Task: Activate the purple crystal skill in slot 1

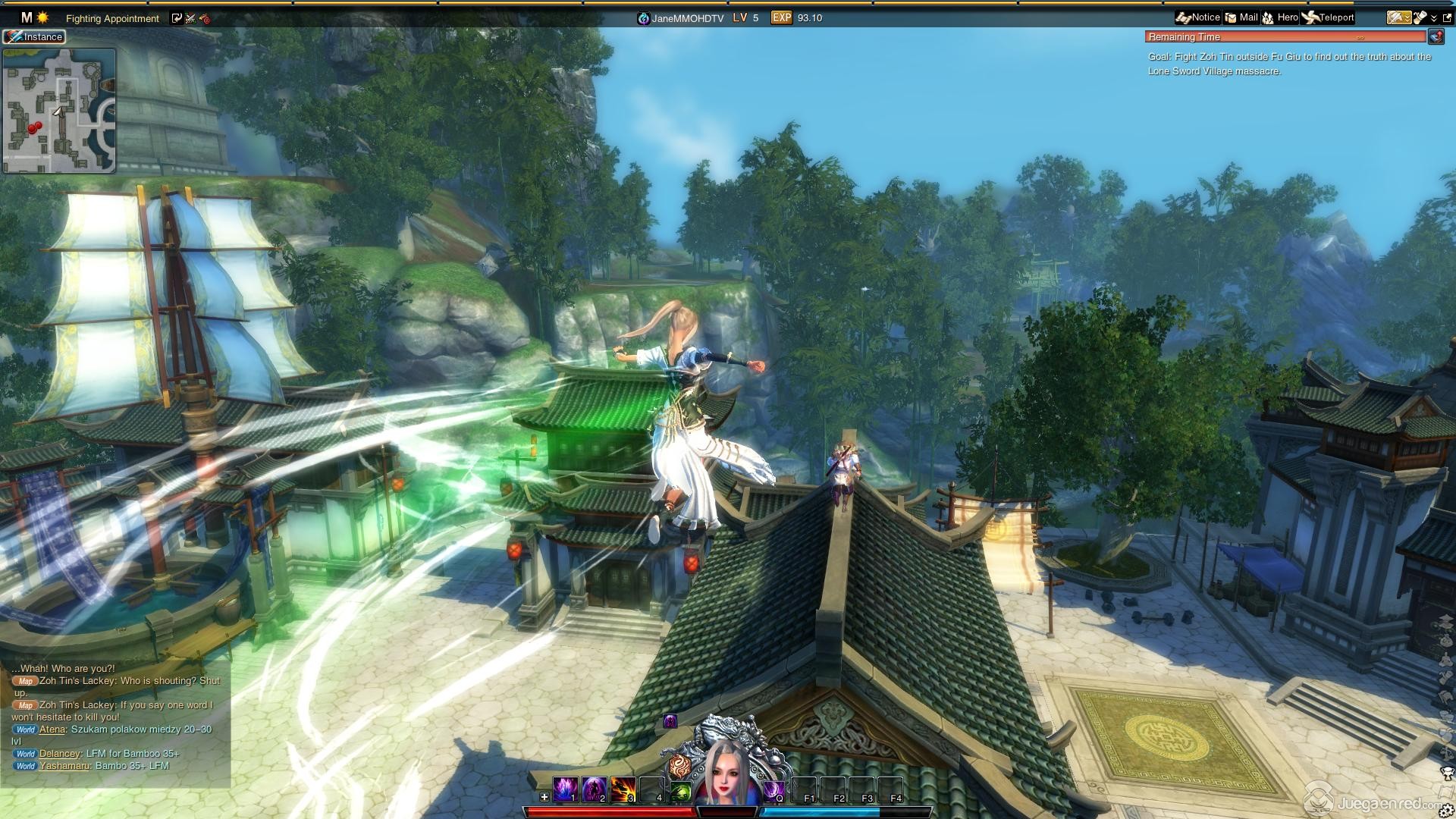Action: pos(565,790)
